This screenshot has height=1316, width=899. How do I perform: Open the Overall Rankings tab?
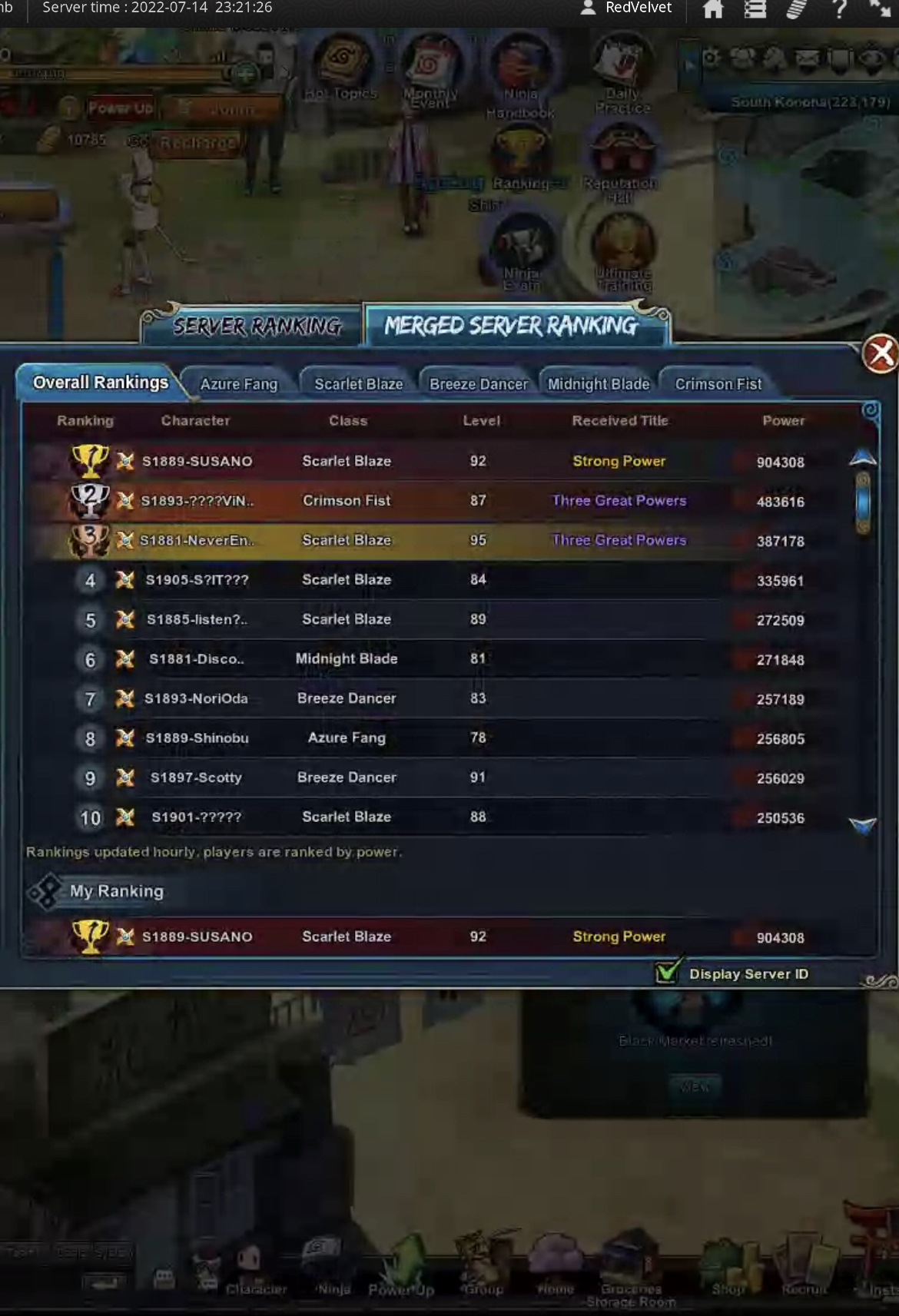coord(101,383)
